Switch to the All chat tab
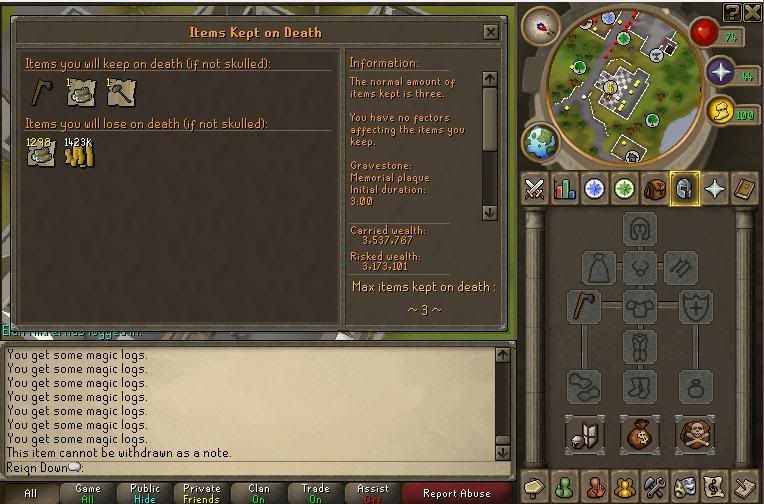This screenshot has width=764, height=504. click(x=31, y=493)
